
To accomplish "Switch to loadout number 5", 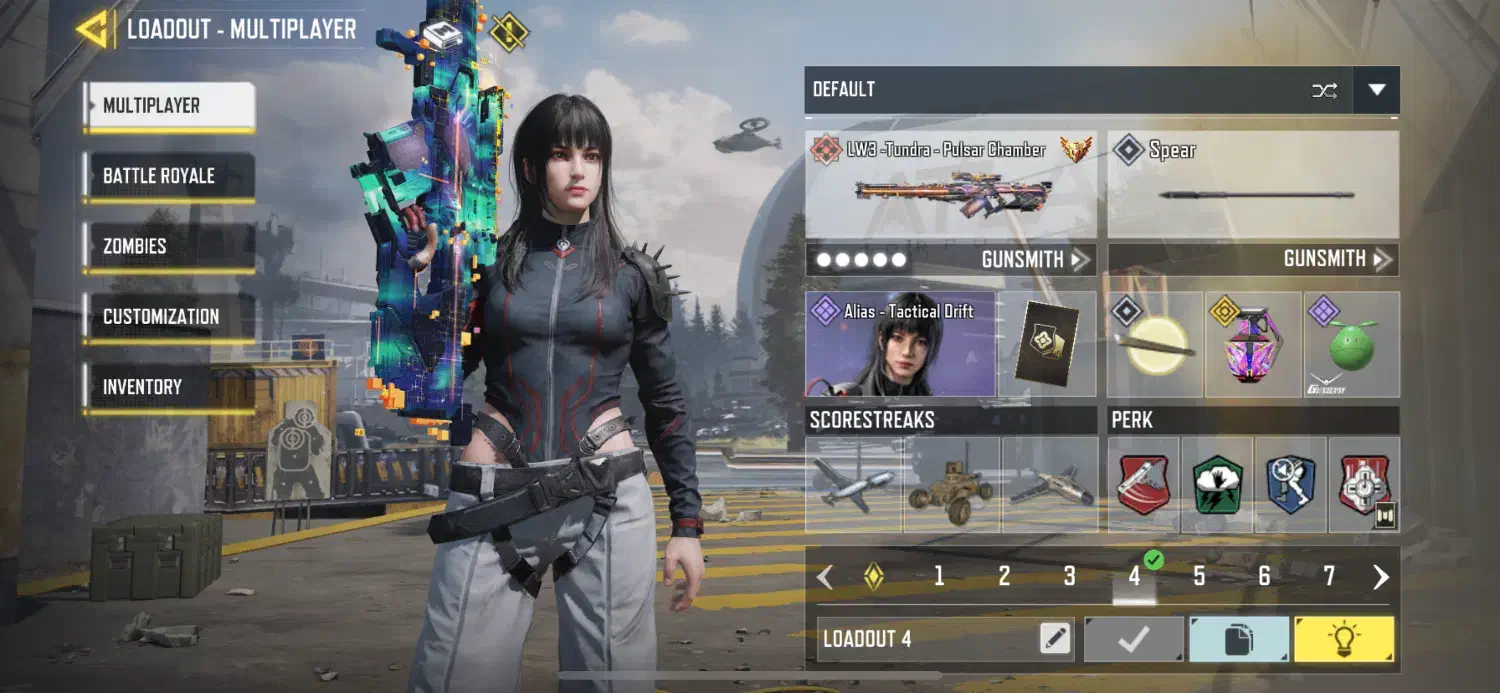I will [x=1199, y=576].
